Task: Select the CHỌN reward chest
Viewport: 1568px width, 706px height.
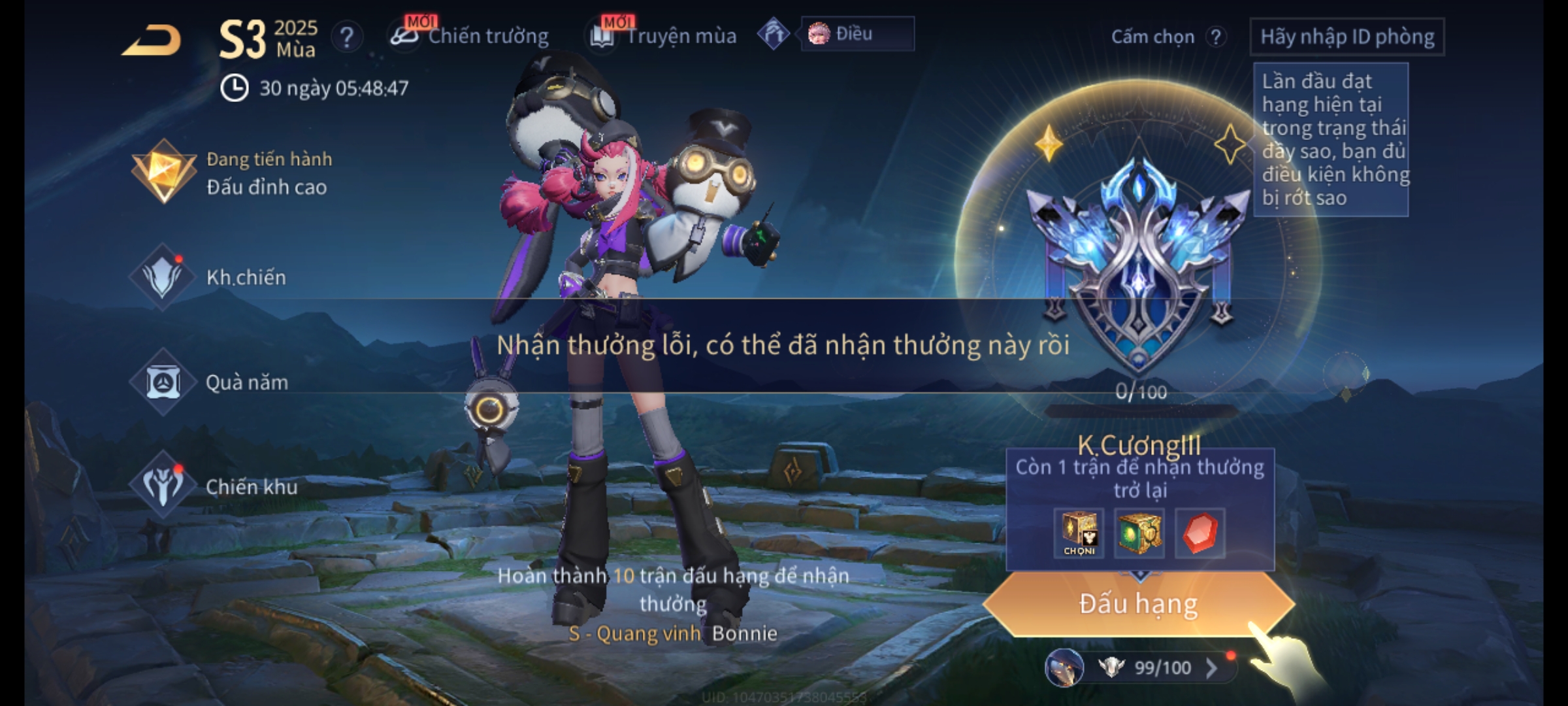Action: pos(1079,533)
